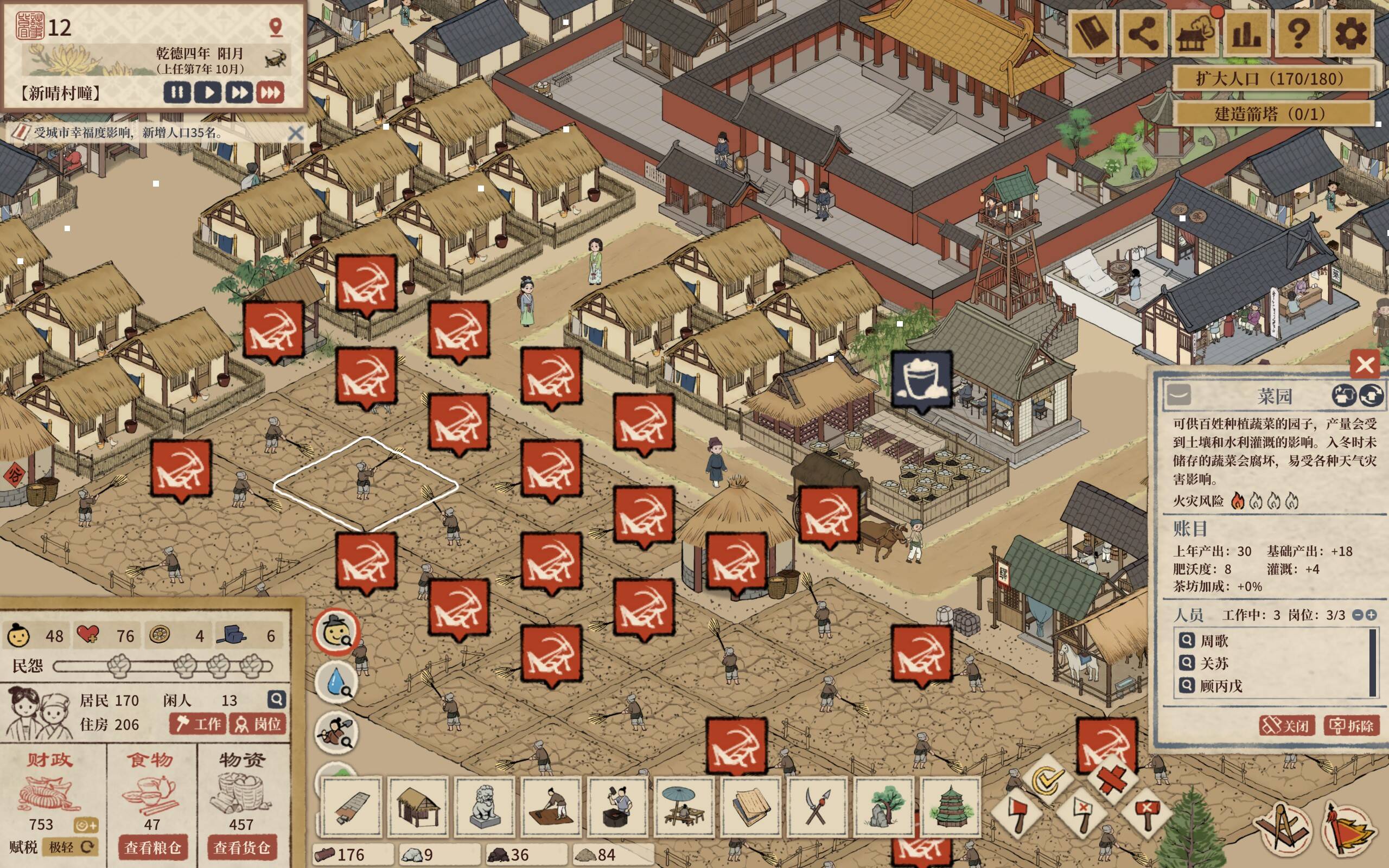Set game speed to fastest
The image size is (1389, 868).
click(x=270, y=92)
